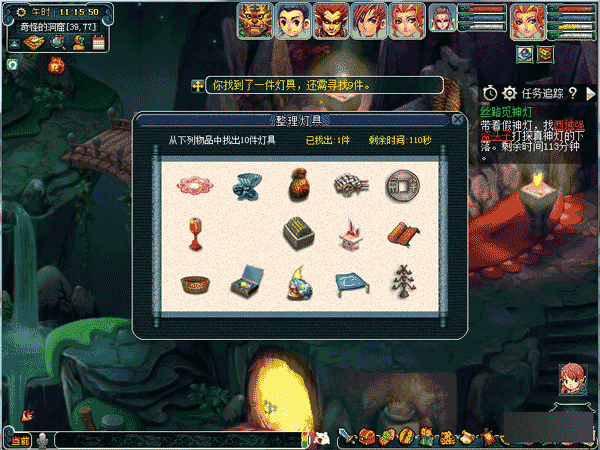
Task: Pick the rolled red scroll item
Action: pyautogui.click(x=401, y=235)
